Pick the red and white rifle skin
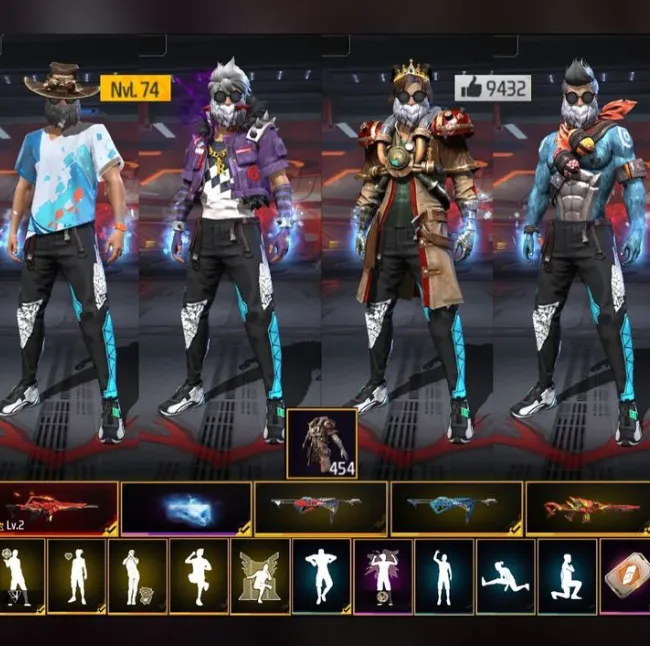This screenshot has height=646, width=650. pyautogui.click(x=321, y=508)
